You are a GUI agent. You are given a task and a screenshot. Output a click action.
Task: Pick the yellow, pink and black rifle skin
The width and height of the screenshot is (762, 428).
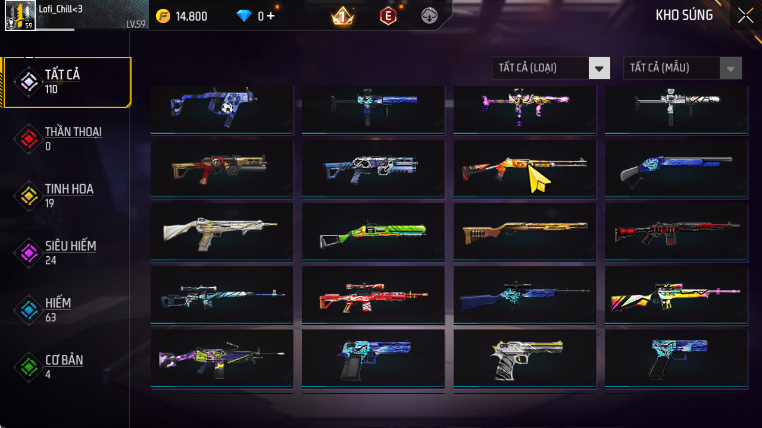(677, 295)
